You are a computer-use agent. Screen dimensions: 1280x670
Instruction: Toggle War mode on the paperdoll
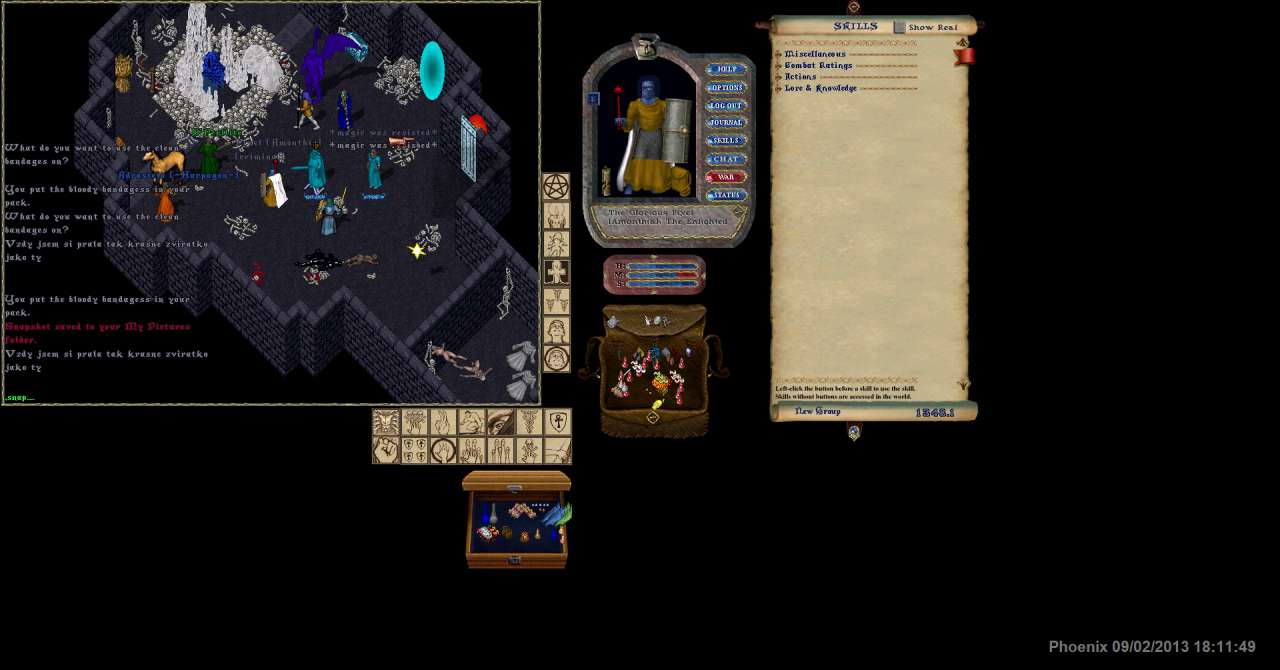click(x=726, y=177)
